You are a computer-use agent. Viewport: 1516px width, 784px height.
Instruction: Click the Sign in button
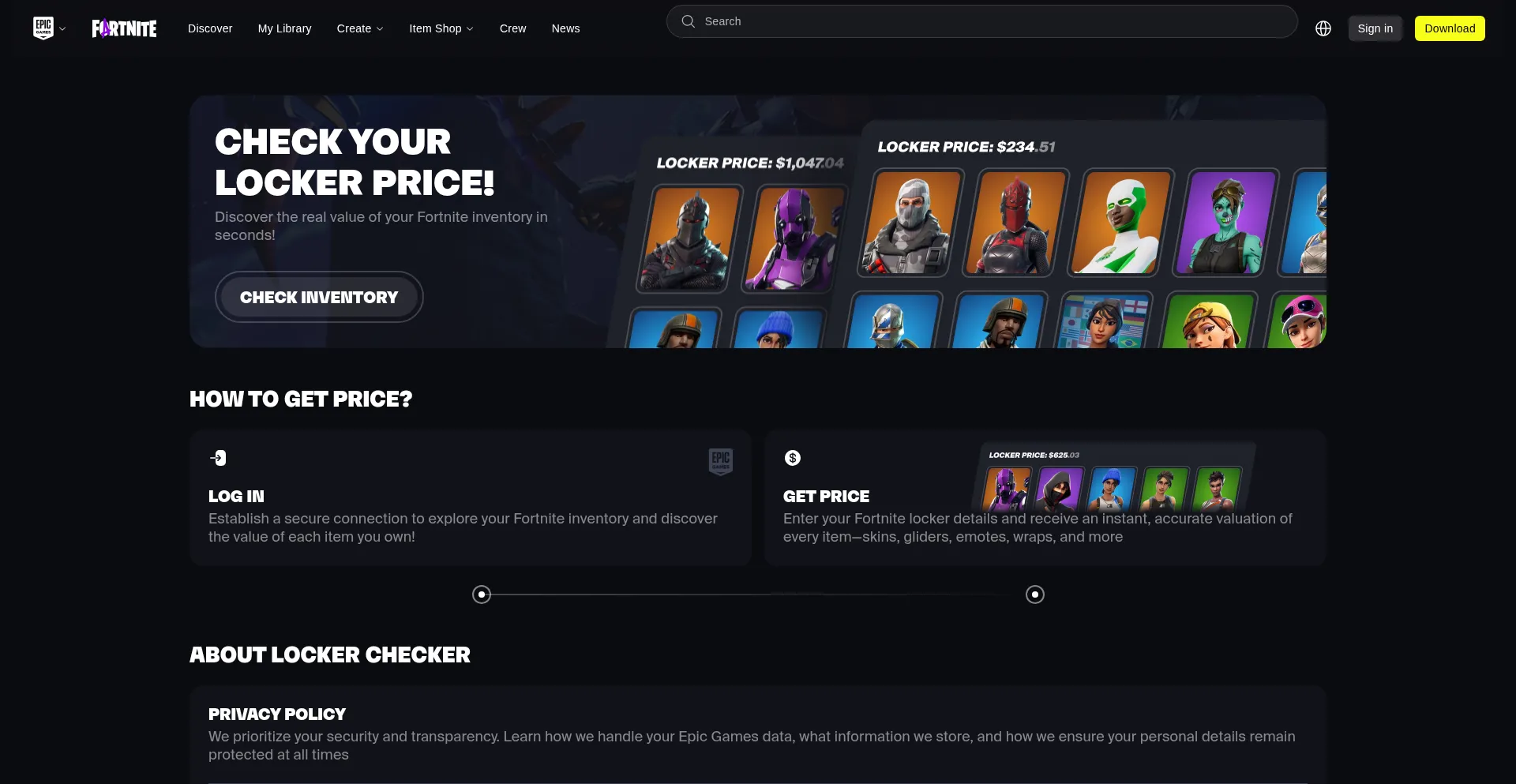[1375, 28]
